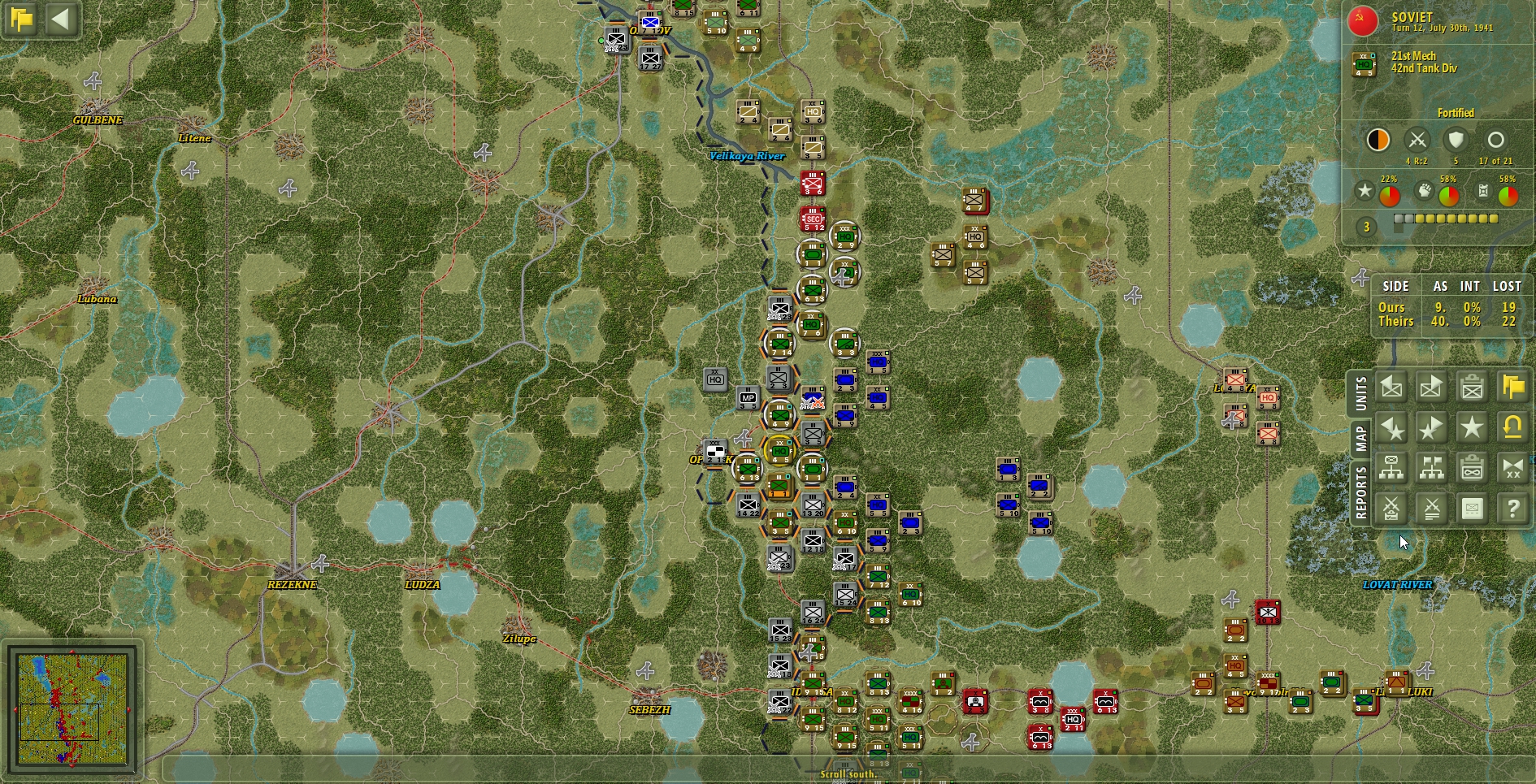Open the unit organization chart icon
This screenshot has height=784, width=1536.
click(x=1391, y=467)
